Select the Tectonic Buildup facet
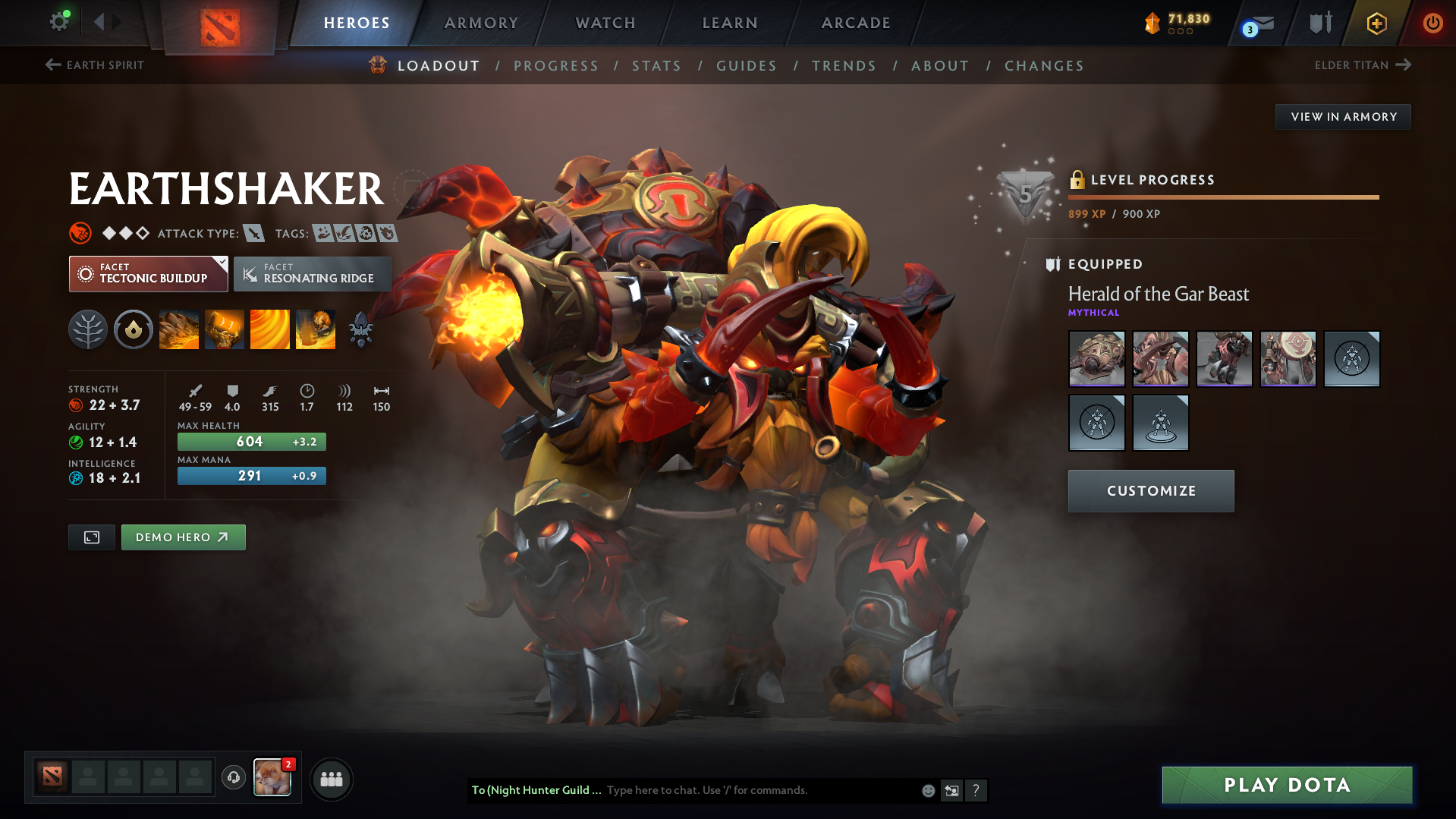 coord(149,274)
